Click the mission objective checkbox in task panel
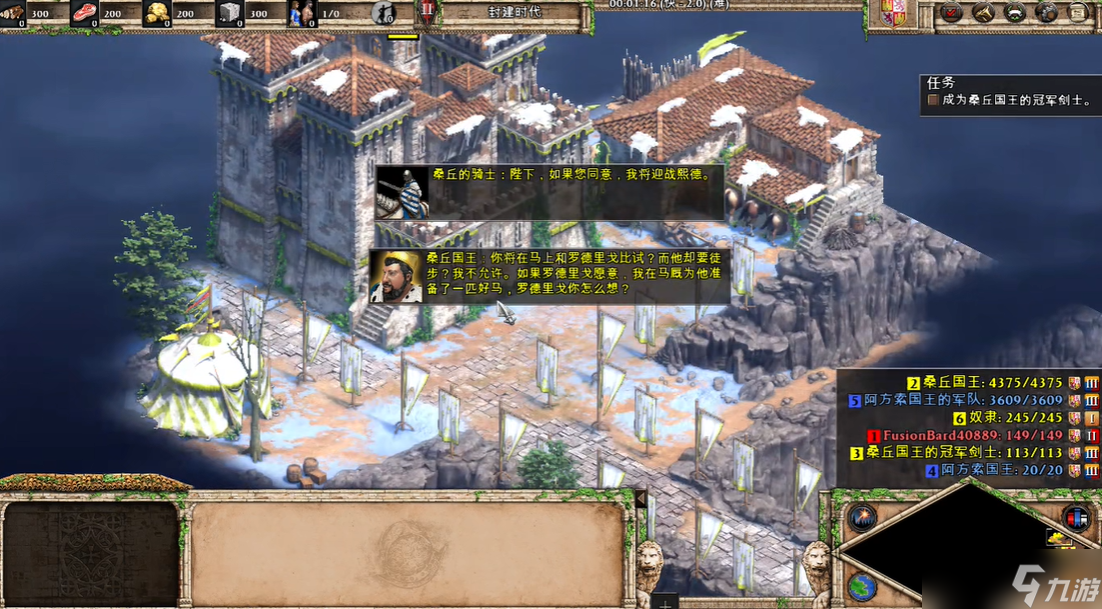This screenshot has height=609, width=1102. (x=933, y=100)
